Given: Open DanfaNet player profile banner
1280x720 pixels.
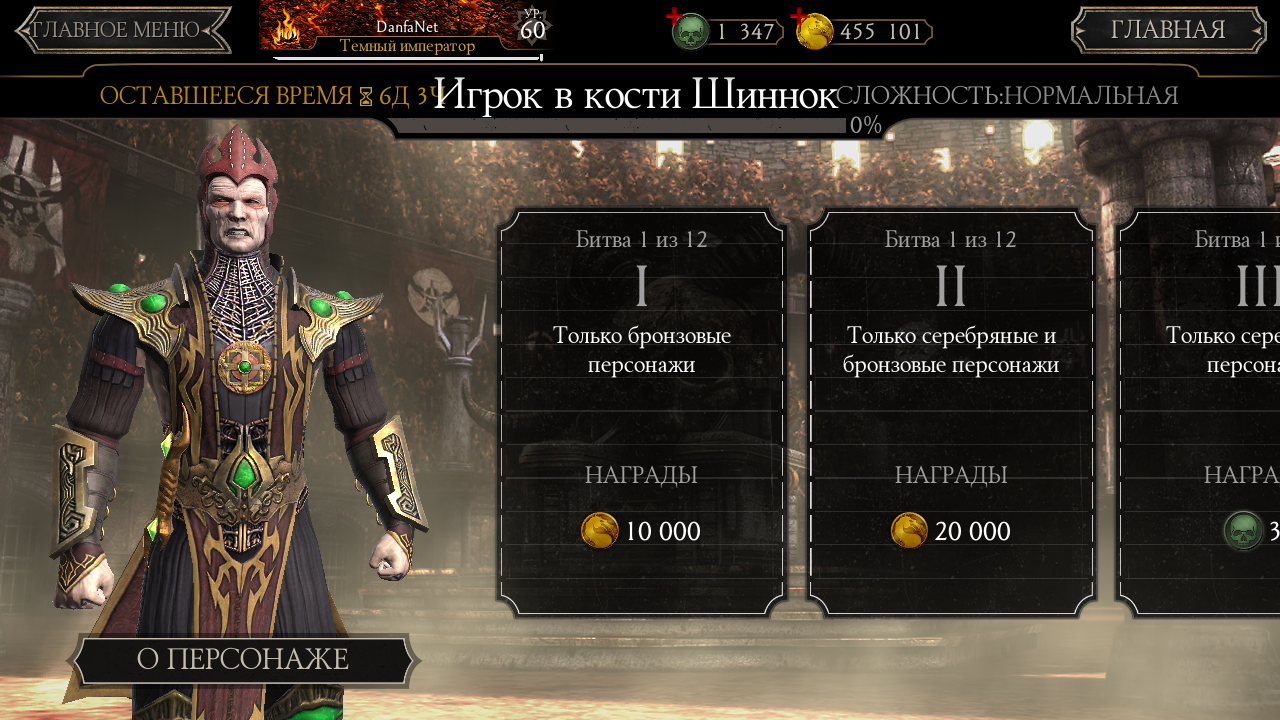Looking at the screenshot, I should (405, 30).
